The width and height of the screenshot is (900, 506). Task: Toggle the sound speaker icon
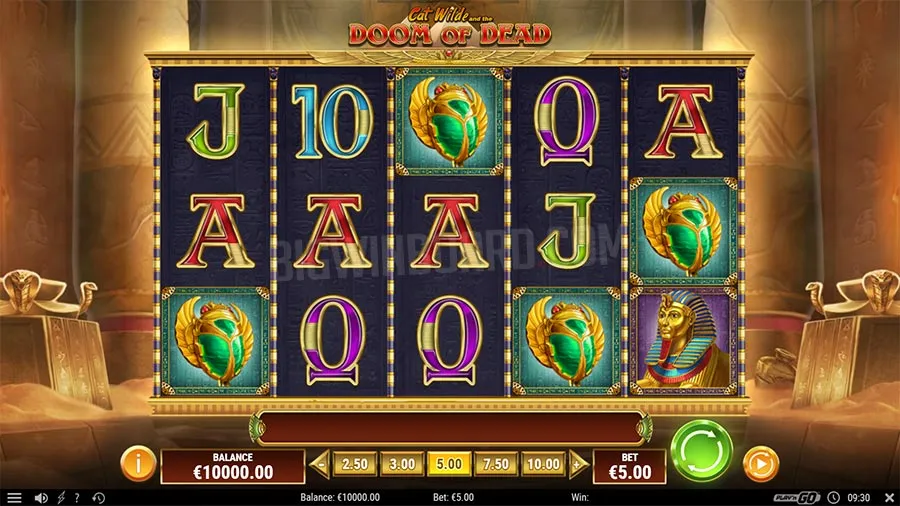41,497
